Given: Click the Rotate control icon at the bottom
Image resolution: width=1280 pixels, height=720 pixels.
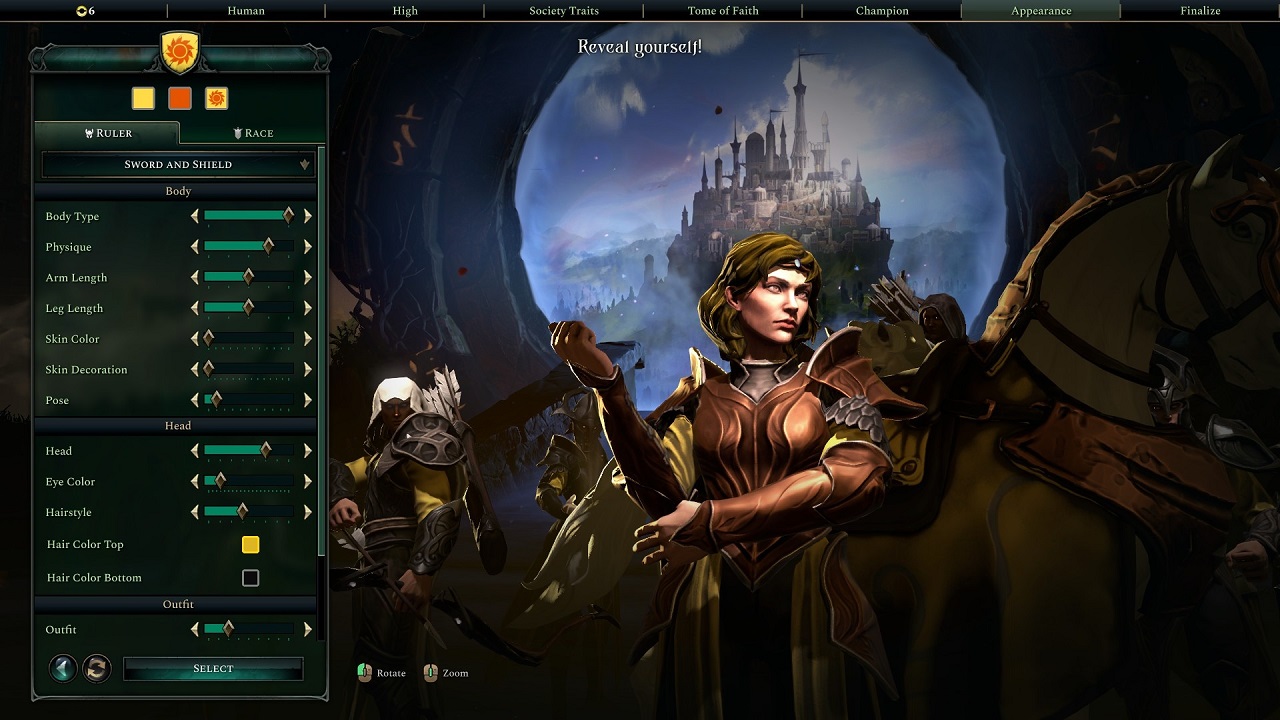Looking at the screenshot, I should (365, 673).
